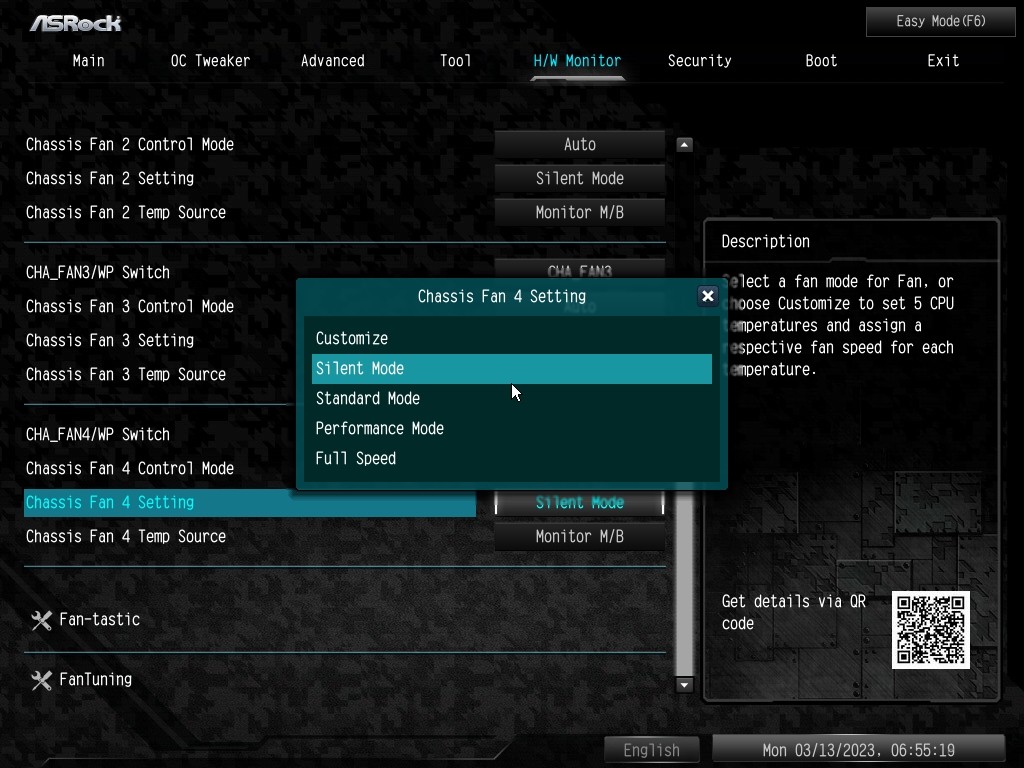Switch to the OC Tweaker tab
The width and height of the screenshot is (1024, 768).
coord(210,61)
